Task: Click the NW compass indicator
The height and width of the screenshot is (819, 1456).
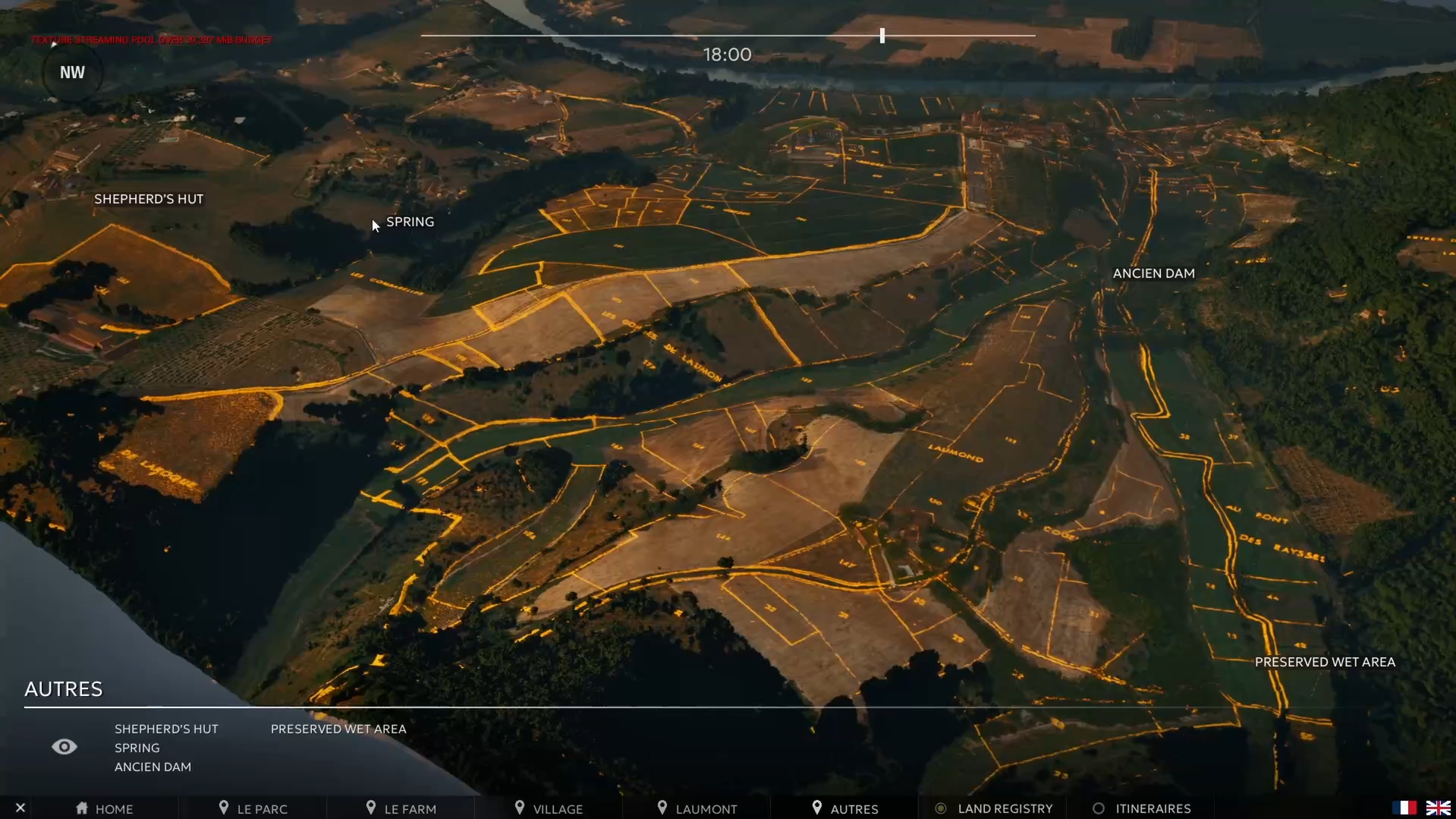Action: 72,73
